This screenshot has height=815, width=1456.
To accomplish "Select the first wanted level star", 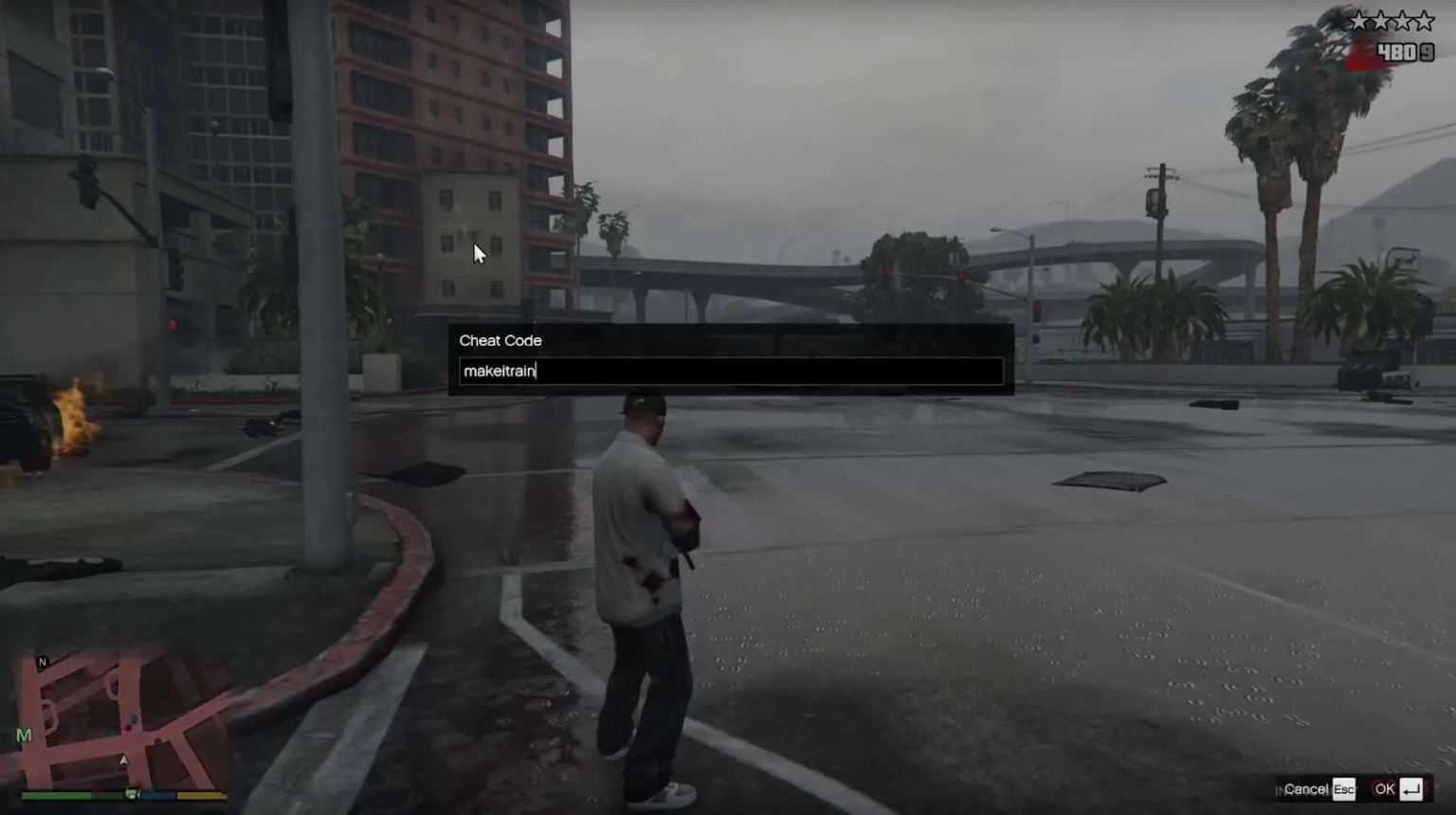I will (1358, 21).
